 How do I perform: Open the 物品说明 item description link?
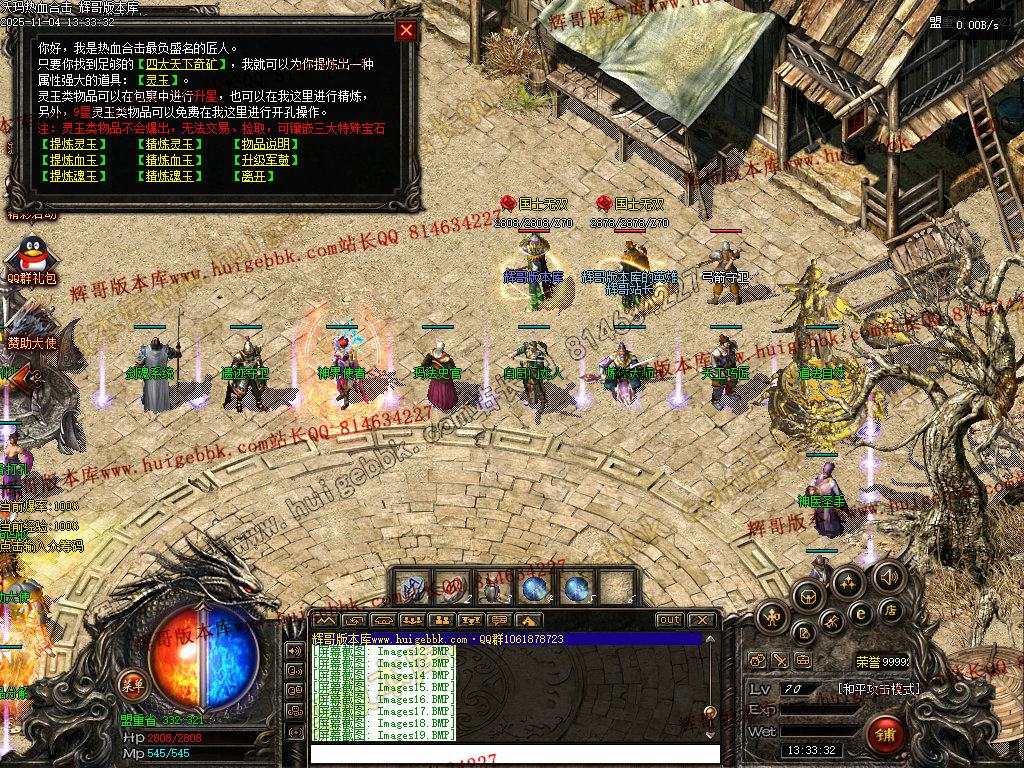[x=263, y=144]
